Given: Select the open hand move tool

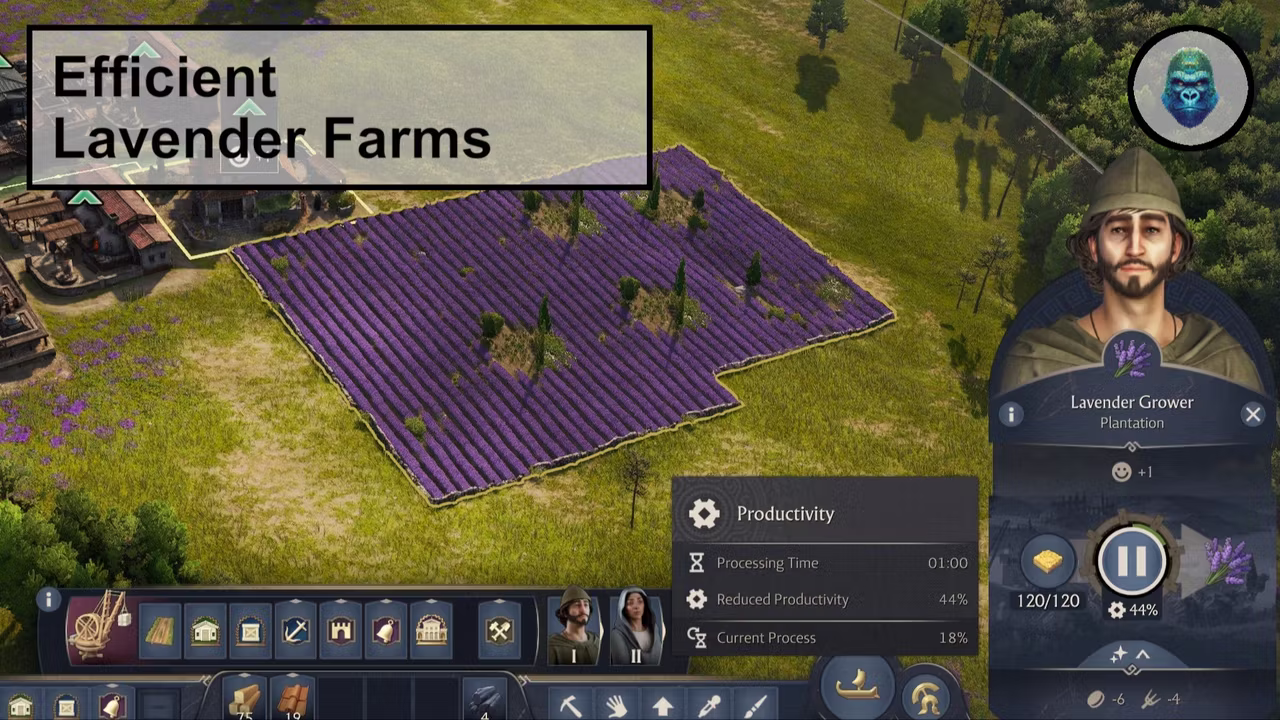Looking at the screenshot, I should (x=616, y=705).
